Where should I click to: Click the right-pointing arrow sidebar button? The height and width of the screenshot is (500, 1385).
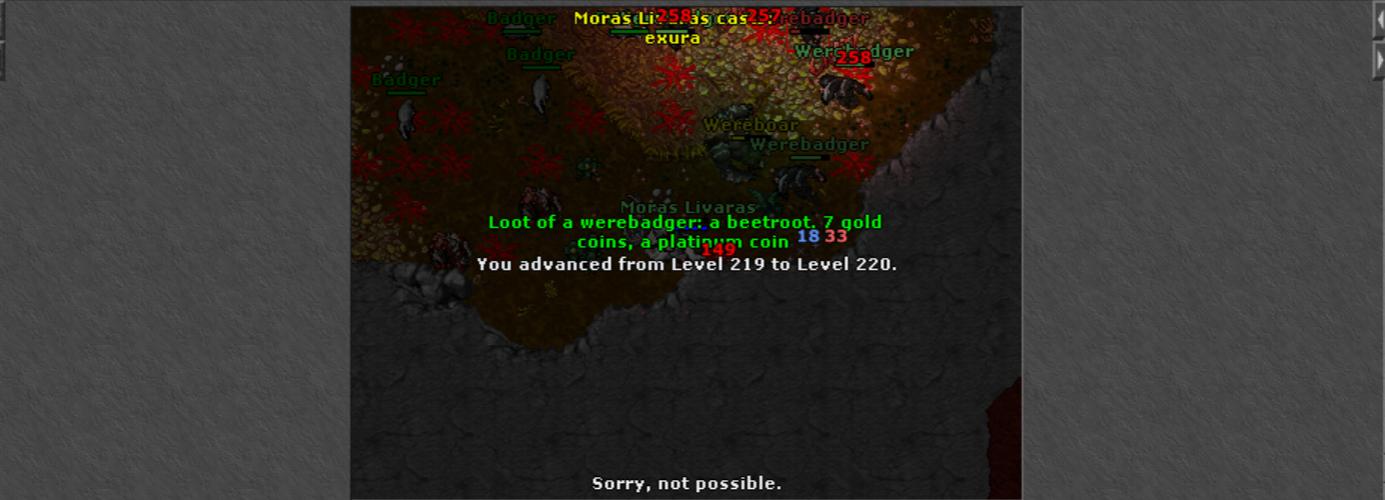click(1380, 61)
